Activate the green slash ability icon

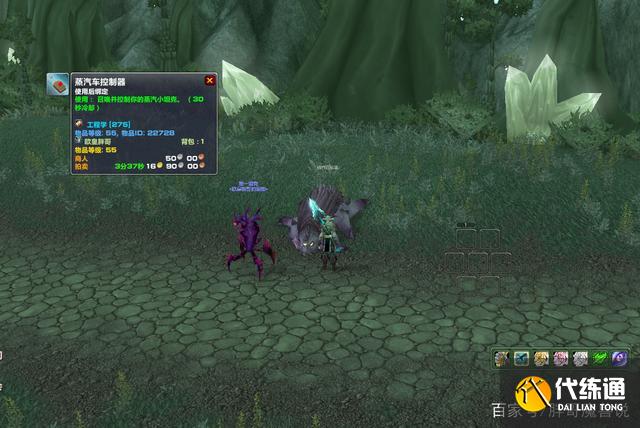(601, 357)
